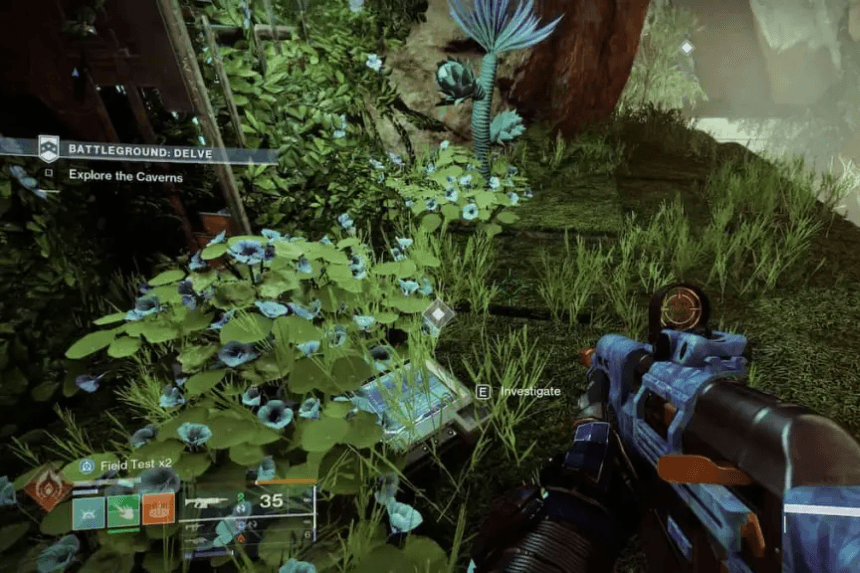Activate the orange class ability icon
Screen dimensions: 860x573
point(158,509)
